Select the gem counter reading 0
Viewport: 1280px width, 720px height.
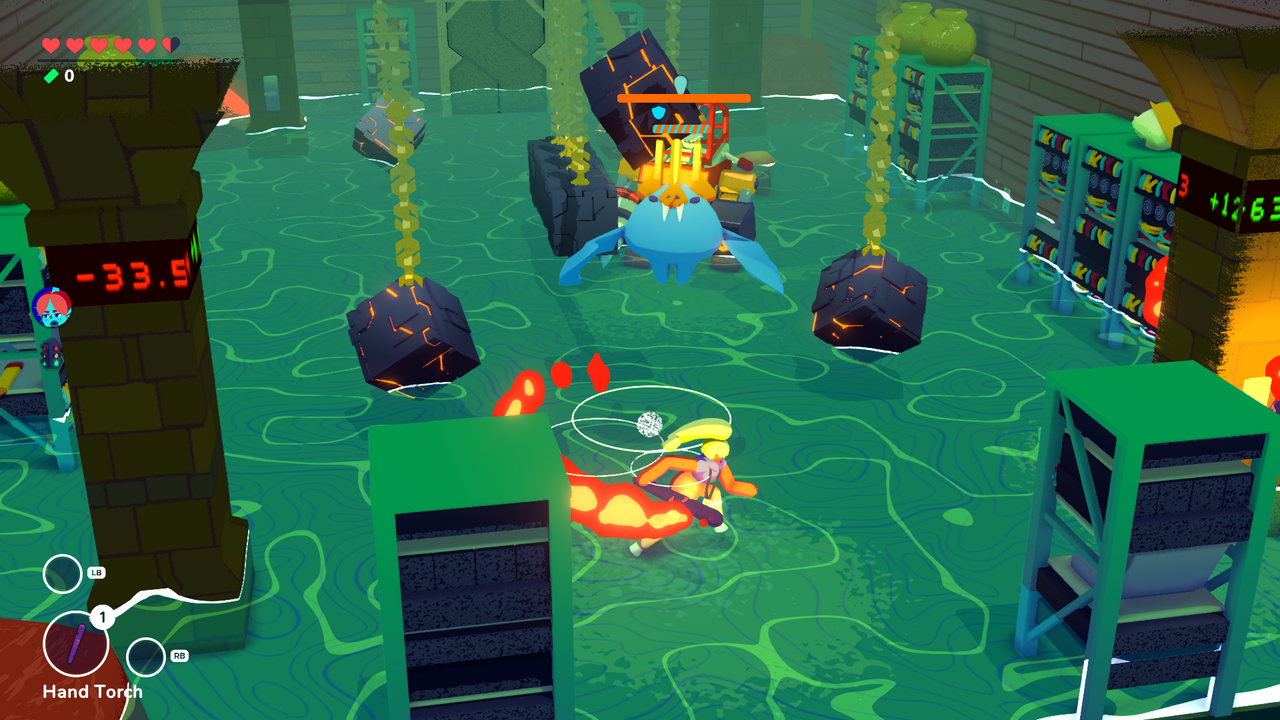coord(68,75)
